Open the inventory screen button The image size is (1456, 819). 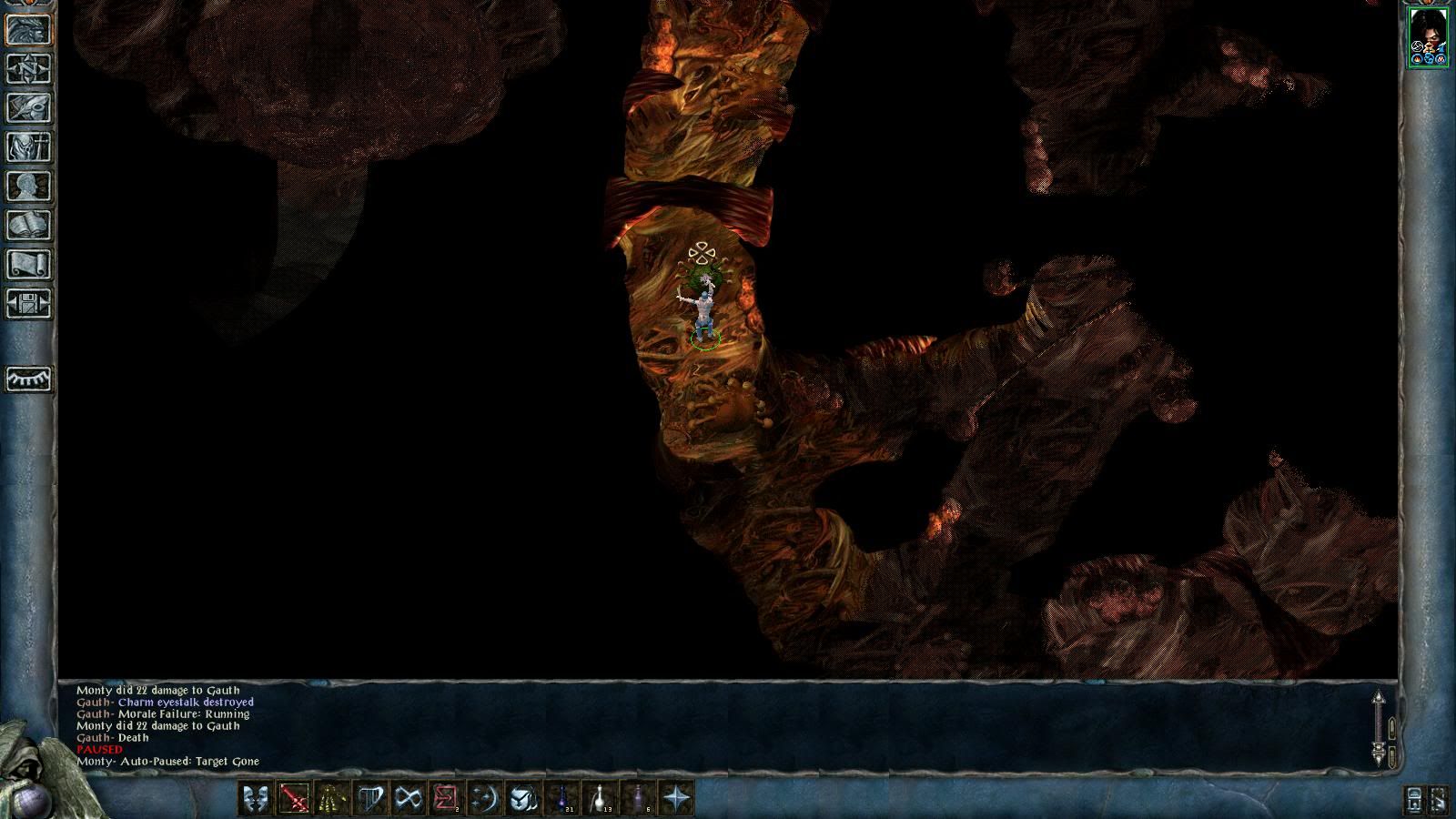coord(29,147)
